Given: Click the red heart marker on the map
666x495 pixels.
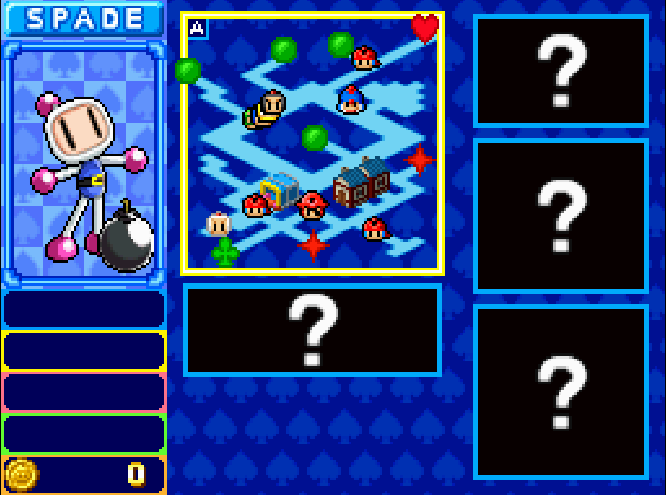Looking at the screenshot, I should (425, 28).
